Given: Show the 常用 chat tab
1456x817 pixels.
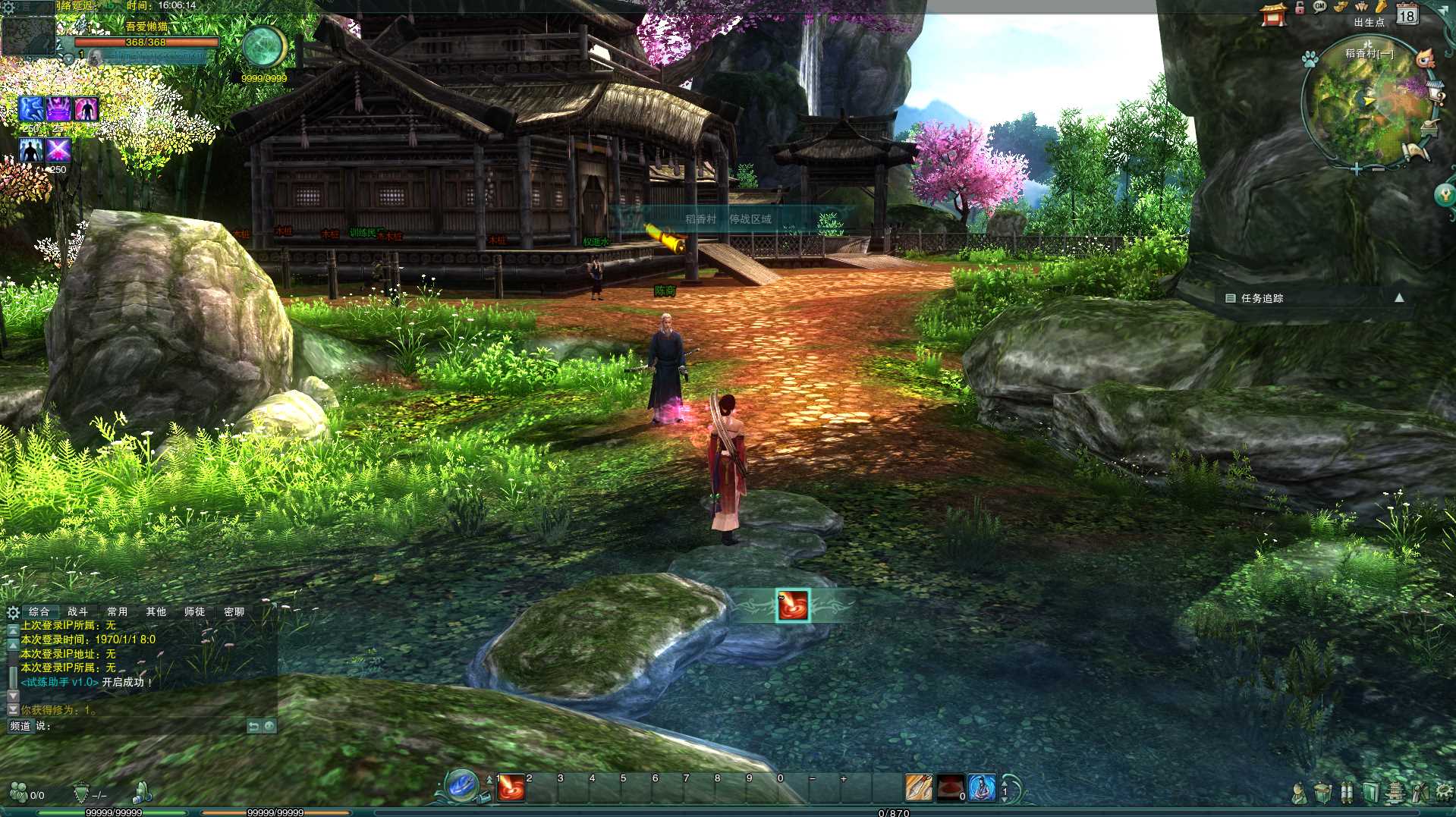Looking at the screenshot, I should [117, 611].
